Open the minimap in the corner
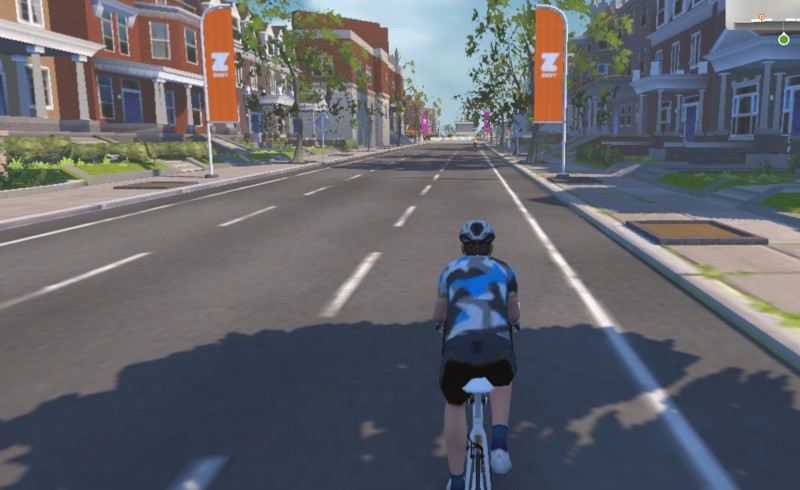The width and height of the screenshot is (800, 490). 763,13
